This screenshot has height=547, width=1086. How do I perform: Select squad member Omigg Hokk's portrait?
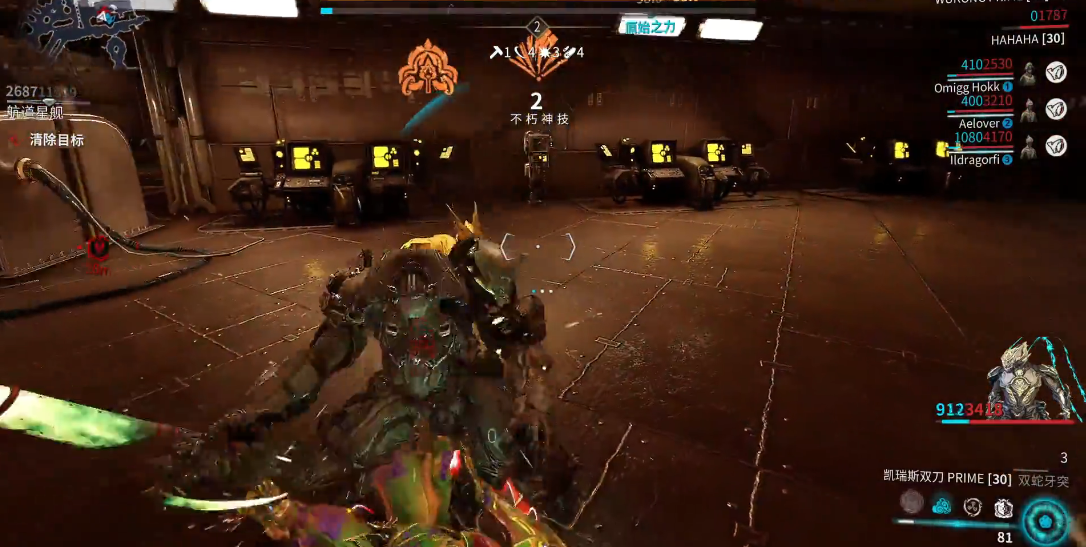point(1028,72)
